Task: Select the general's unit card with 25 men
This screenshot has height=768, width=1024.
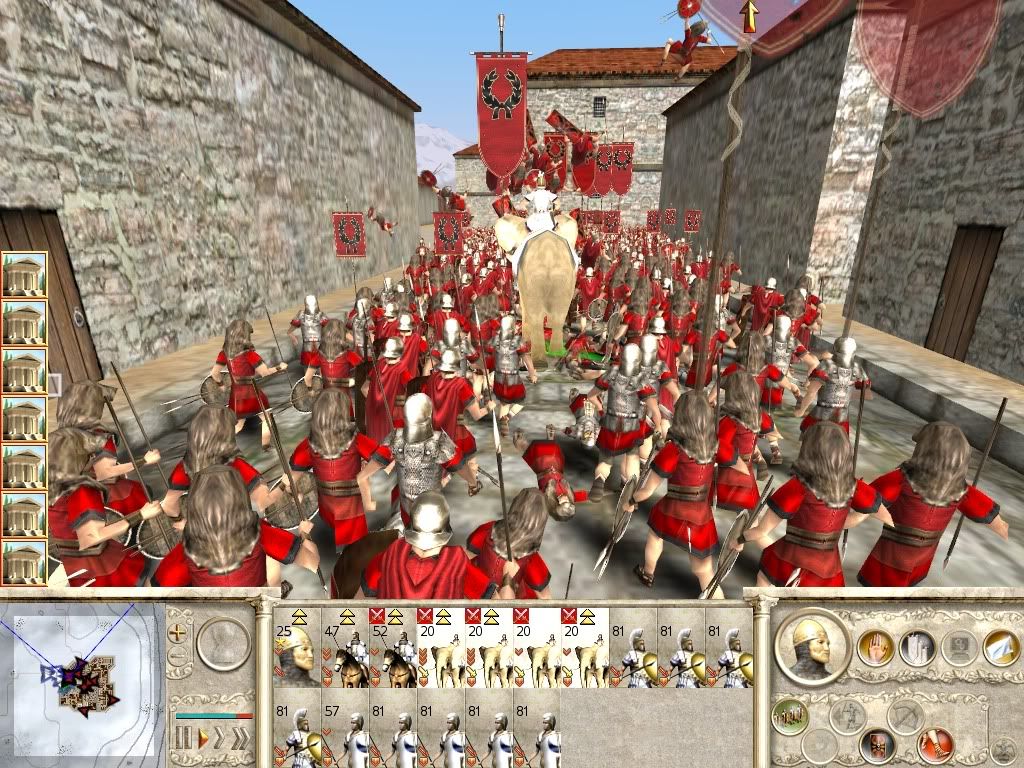Action: pos(296,647)
